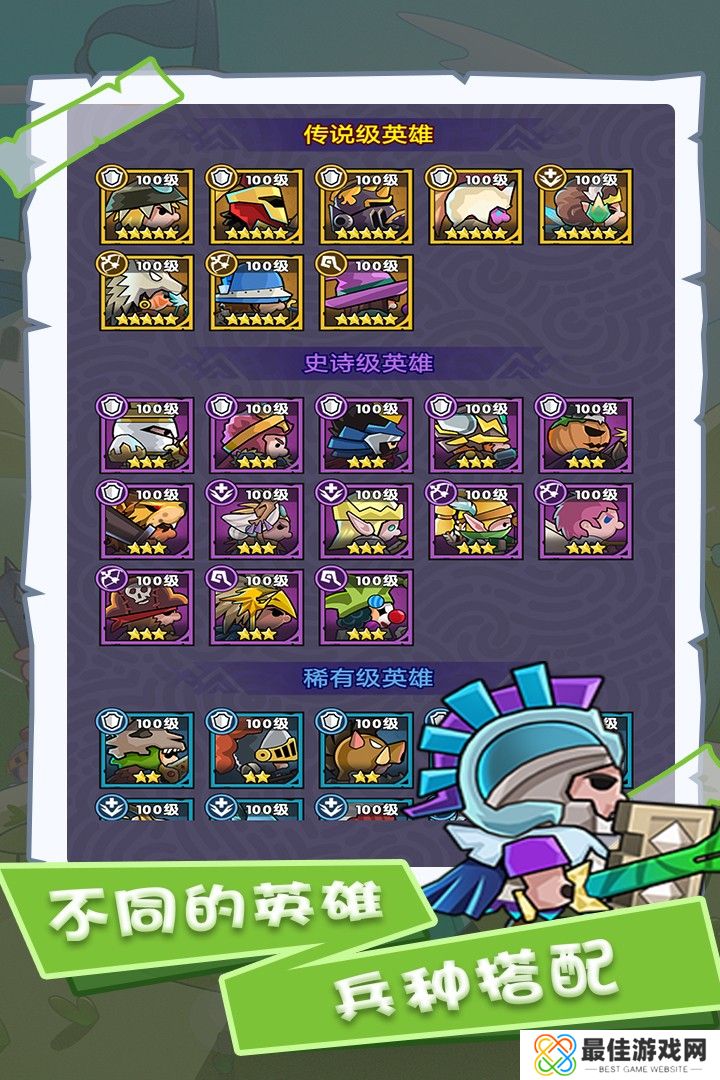Choose the golden winged-armor epic hero

(475, 435)
